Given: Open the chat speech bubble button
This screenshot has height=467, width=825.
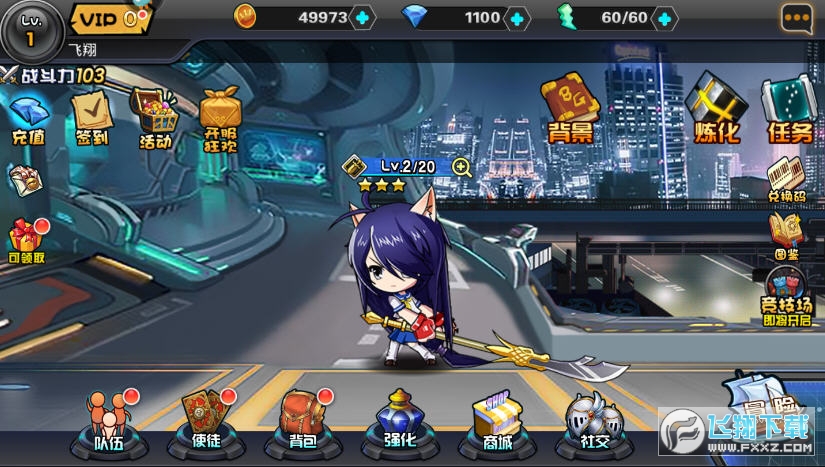Looking at the screenshot, I should coord(797,17).
